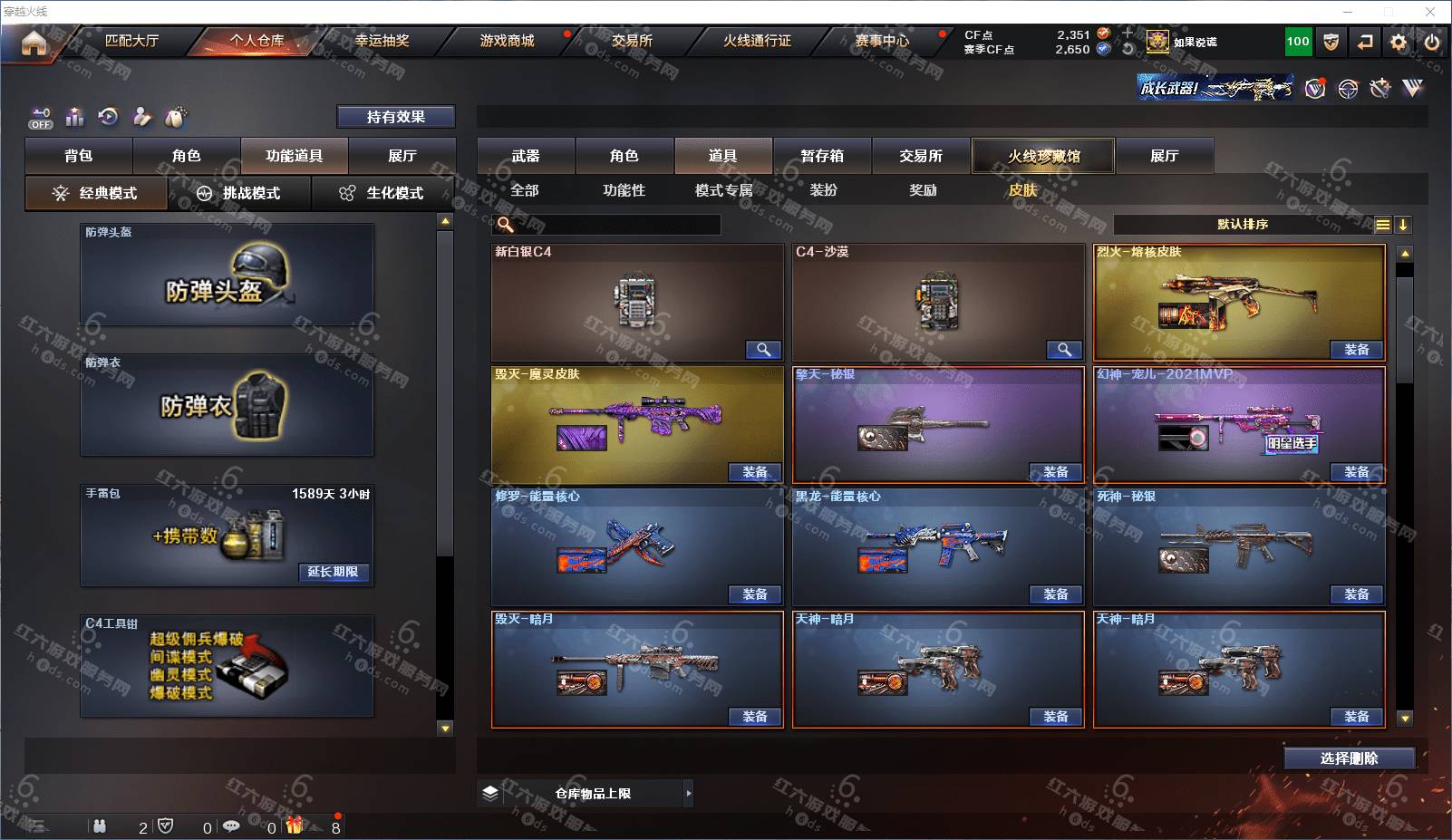Click the 选择删除 button

tap(1349, 758)
